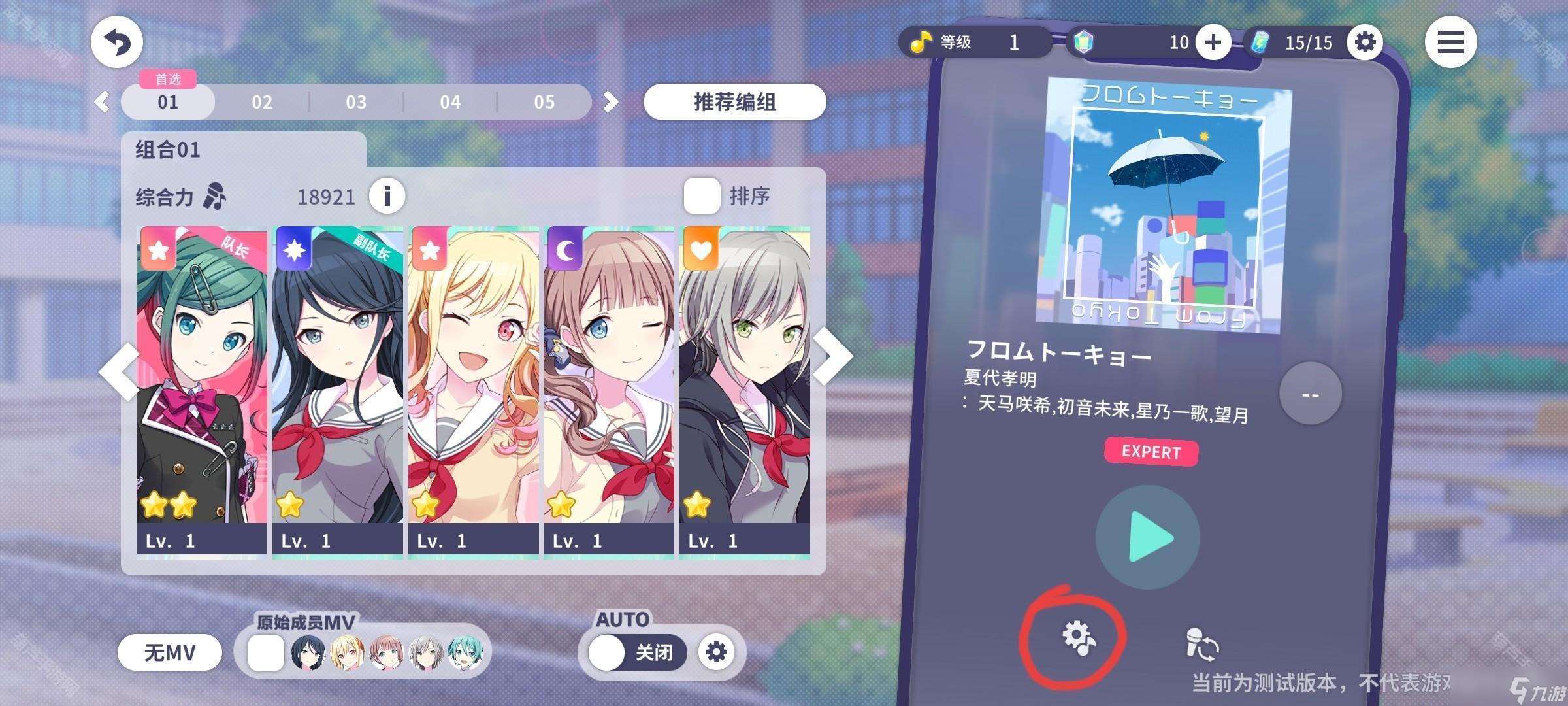Open the stamina settings gear
The width and height of the screenshot is (1568, 706).
(1365, 43)
